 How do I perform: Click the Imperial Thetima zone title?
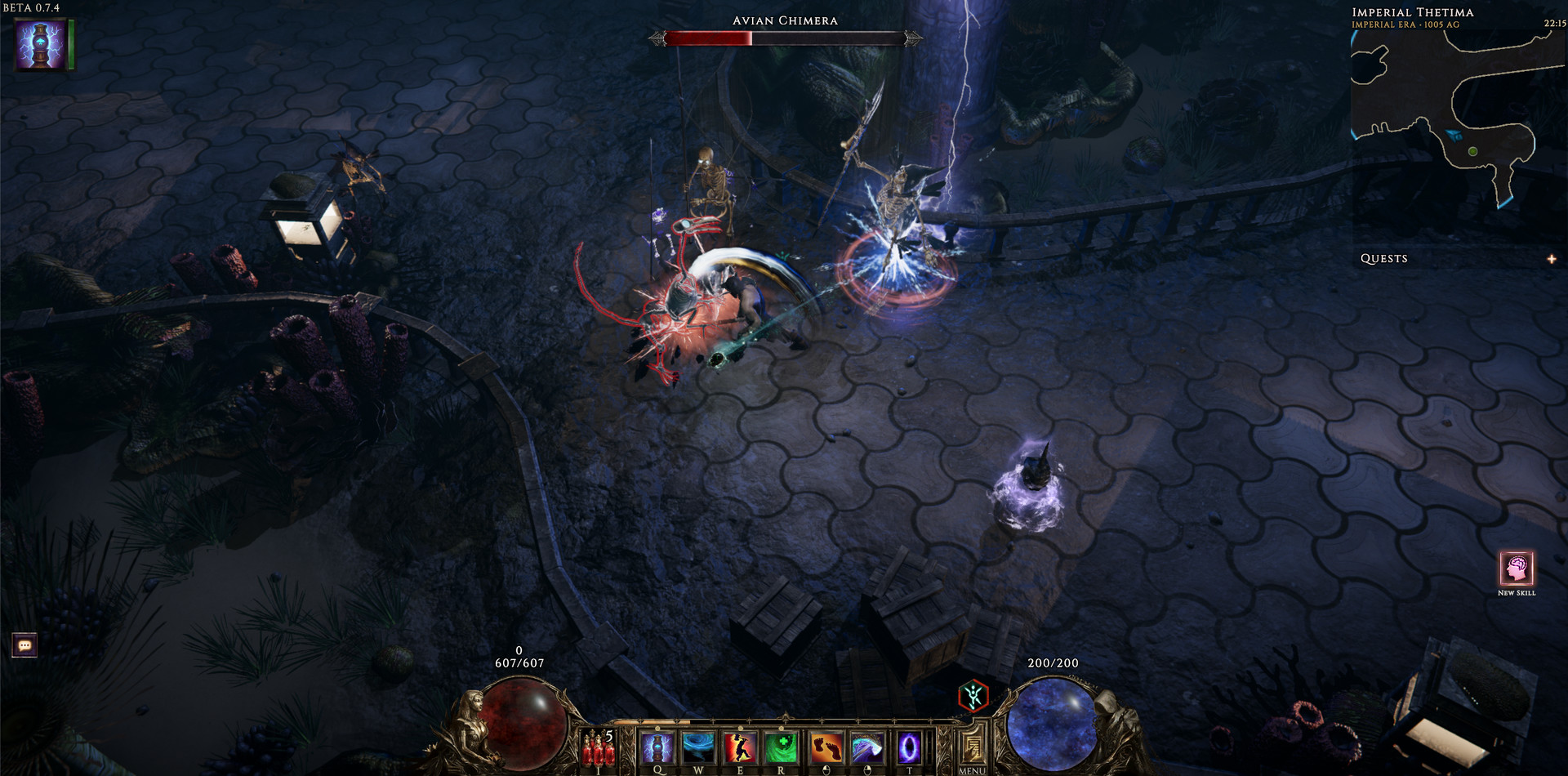1415,13
